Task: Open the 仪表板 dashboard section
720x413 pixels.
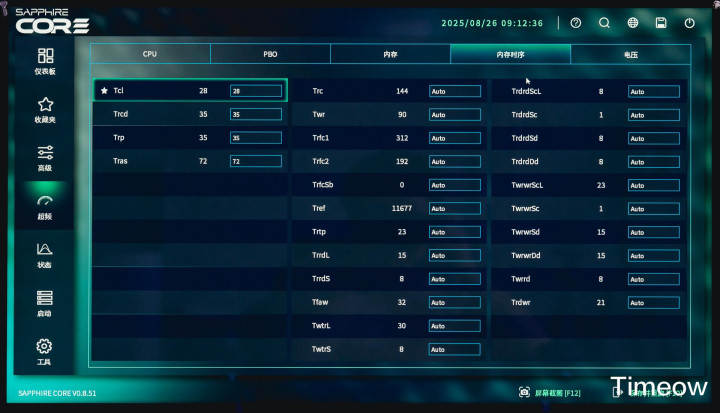Action: (x=44, y=61)
